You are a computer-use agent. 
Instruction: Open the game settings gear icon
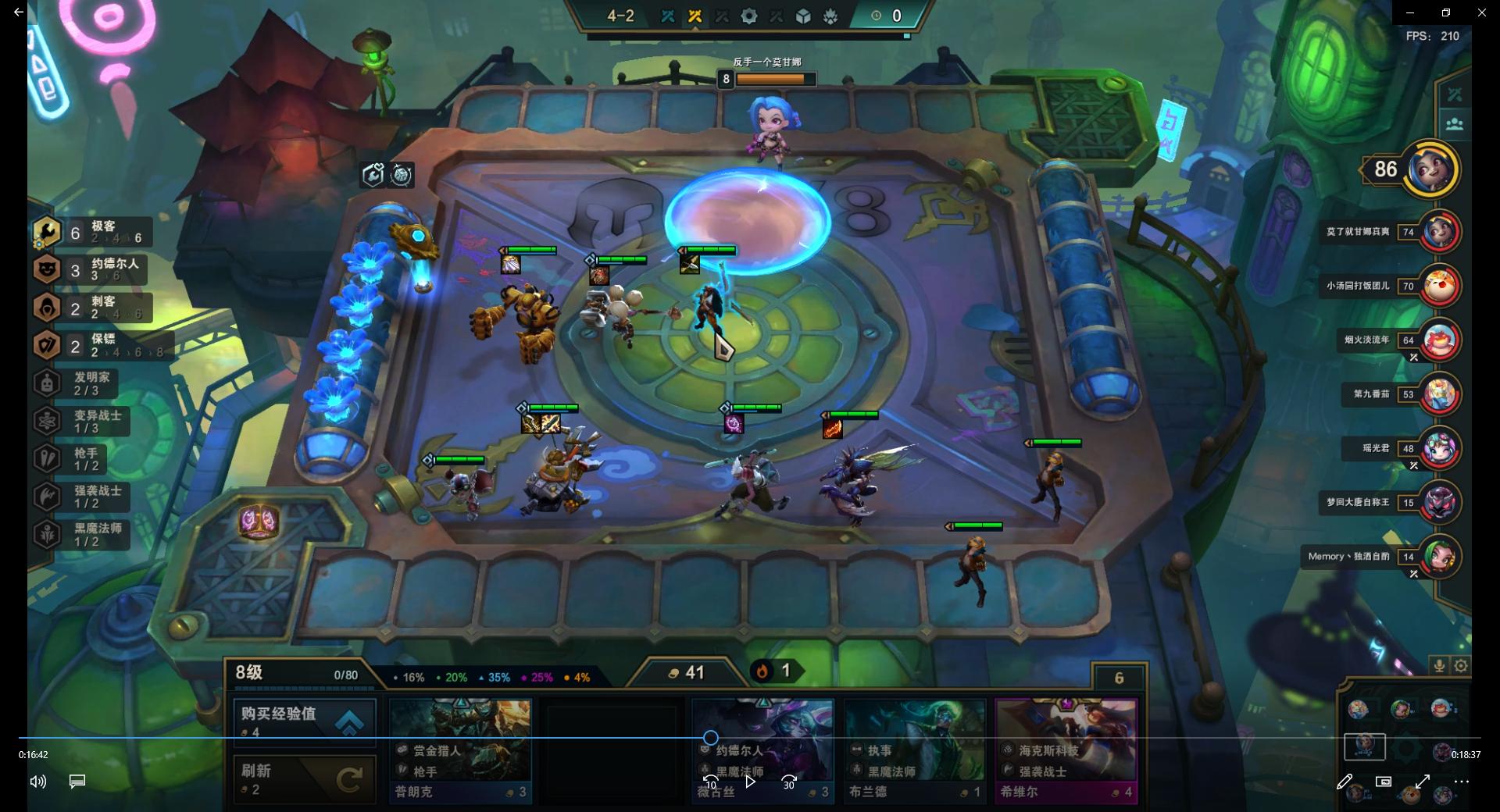pos(1461,666)
